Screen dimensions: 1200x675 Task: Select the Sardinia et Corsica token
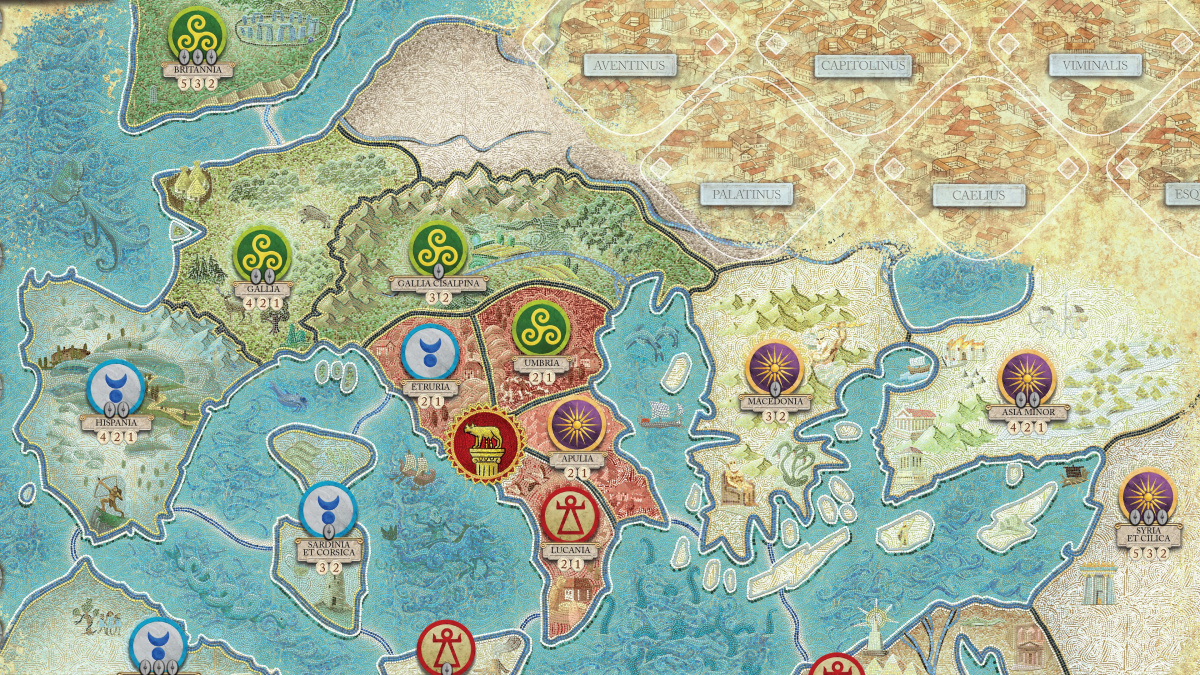click(328, 510)
